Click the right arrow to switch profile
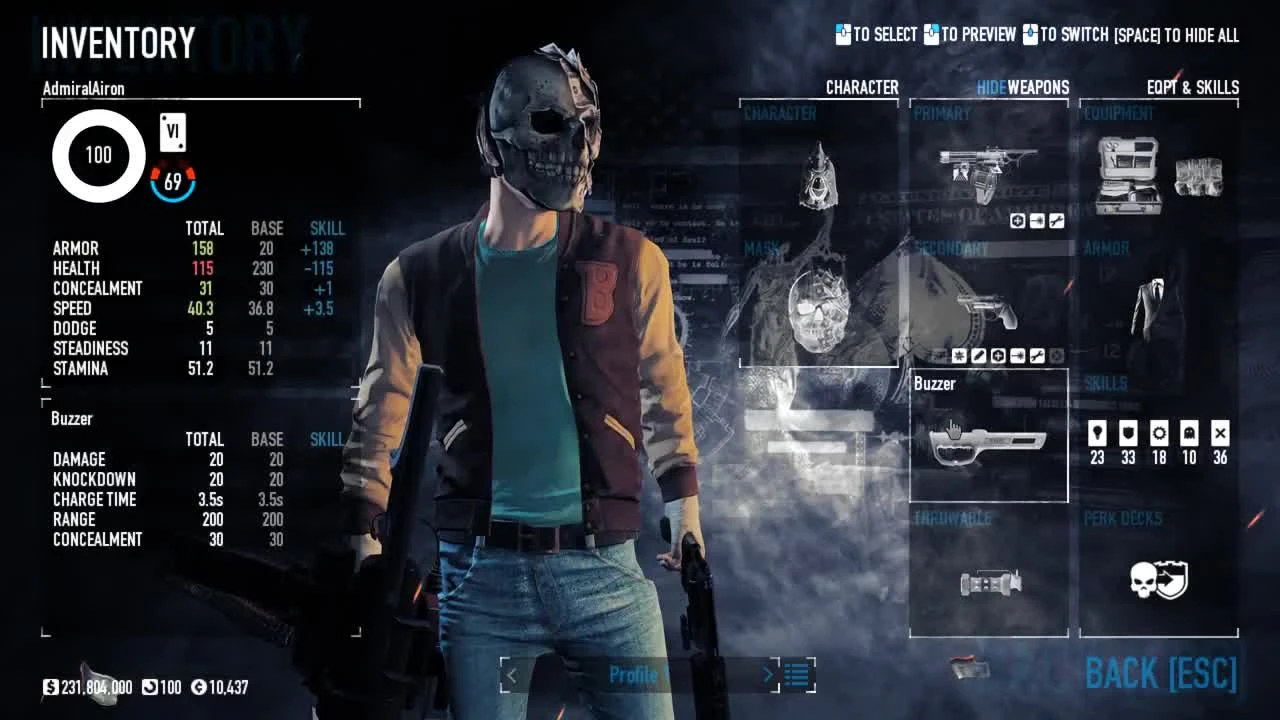 tap(768, 675)
